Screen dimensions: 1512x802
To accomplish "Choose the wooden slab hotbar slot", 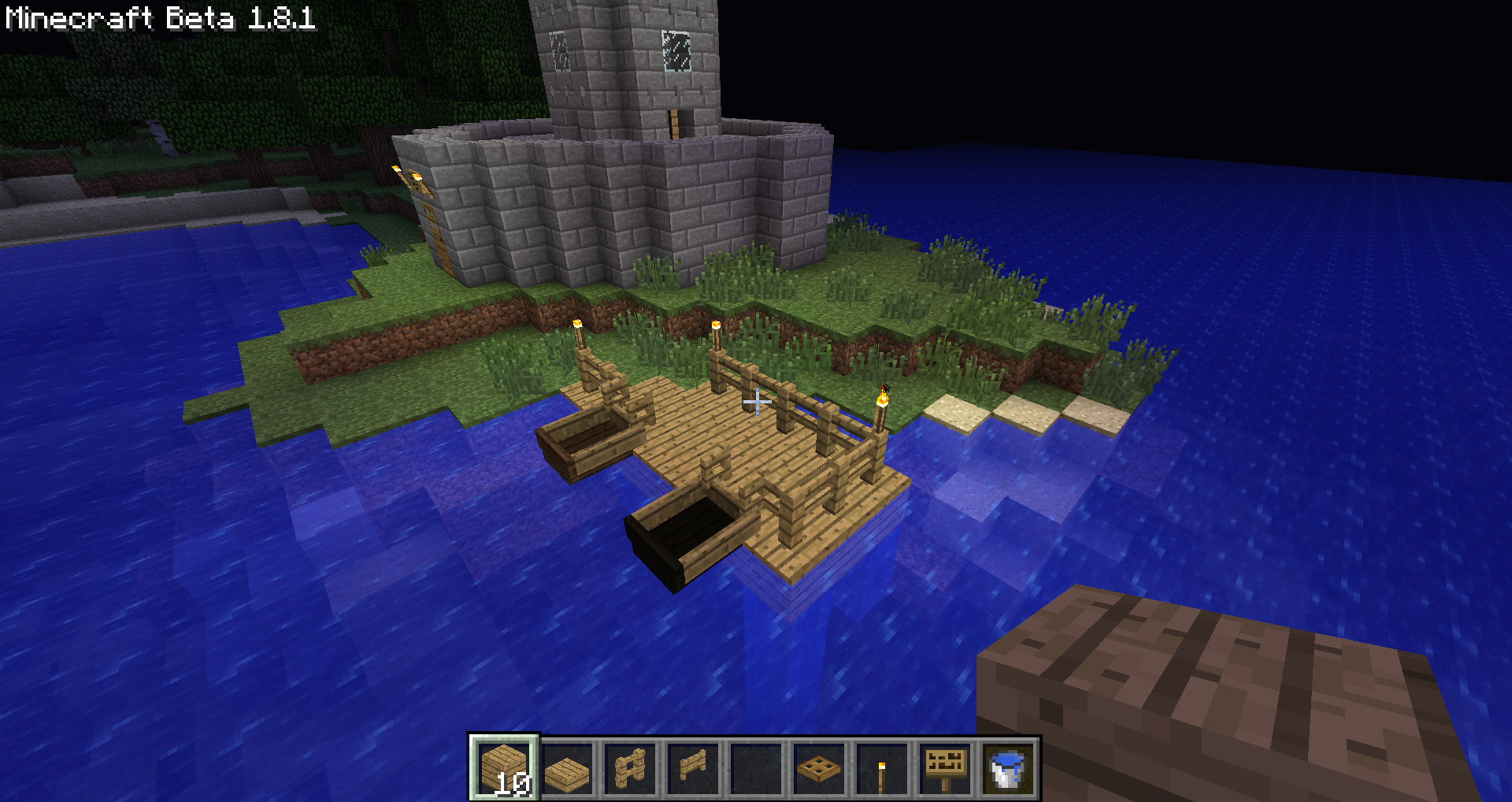I will (x=568, y=768).
